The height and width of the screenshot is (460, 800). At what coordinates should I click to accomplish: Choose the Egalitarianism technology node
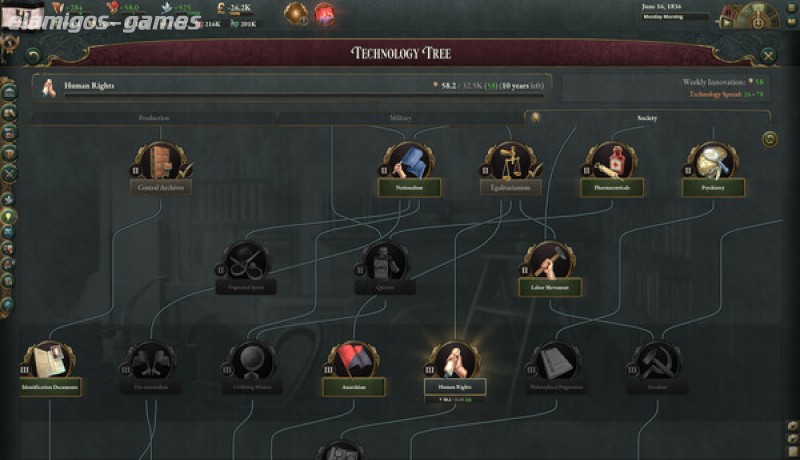510,164
